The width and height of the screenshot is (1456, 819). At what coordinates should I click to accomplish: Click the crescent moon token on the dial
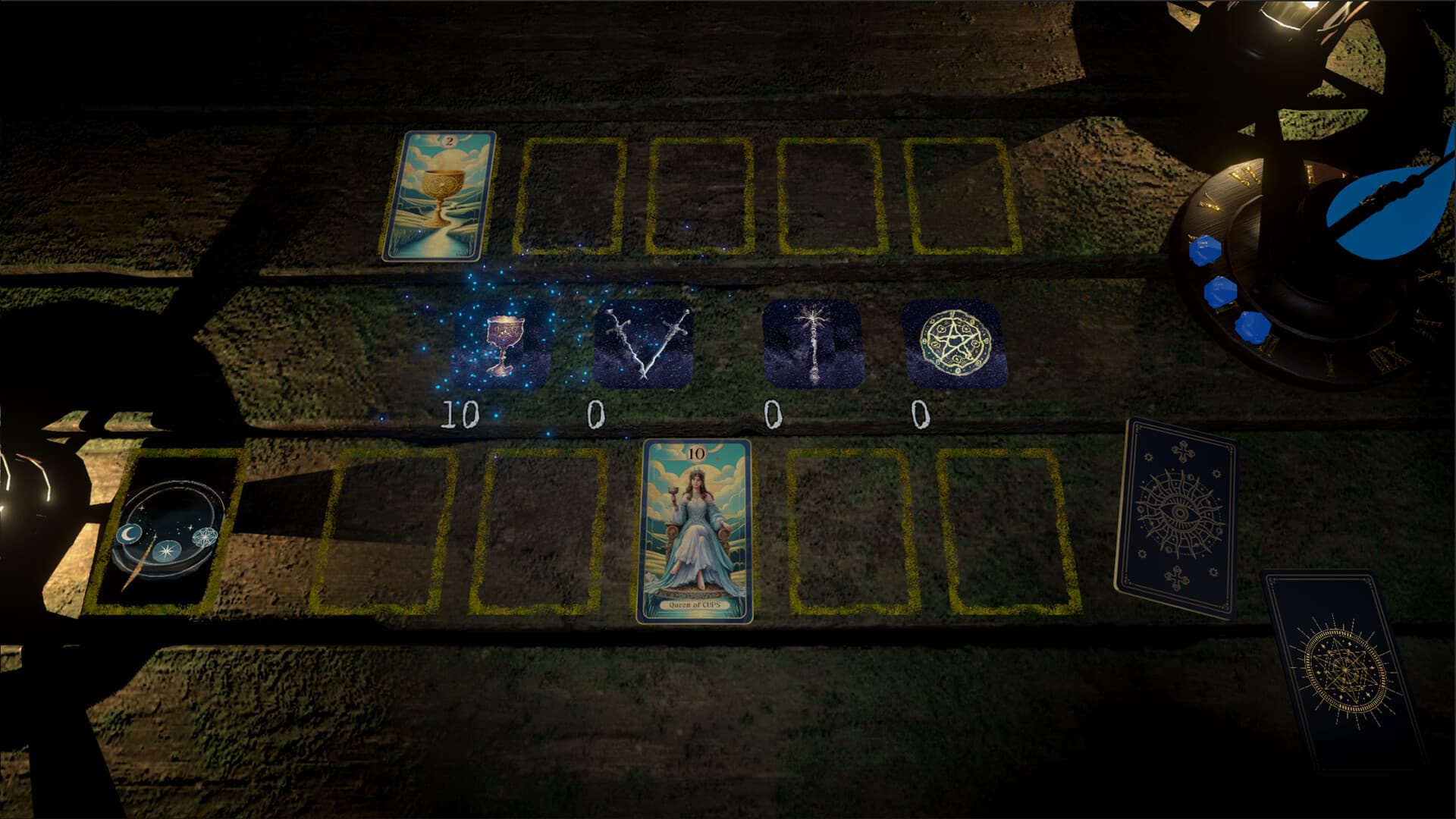coord(130,534)
